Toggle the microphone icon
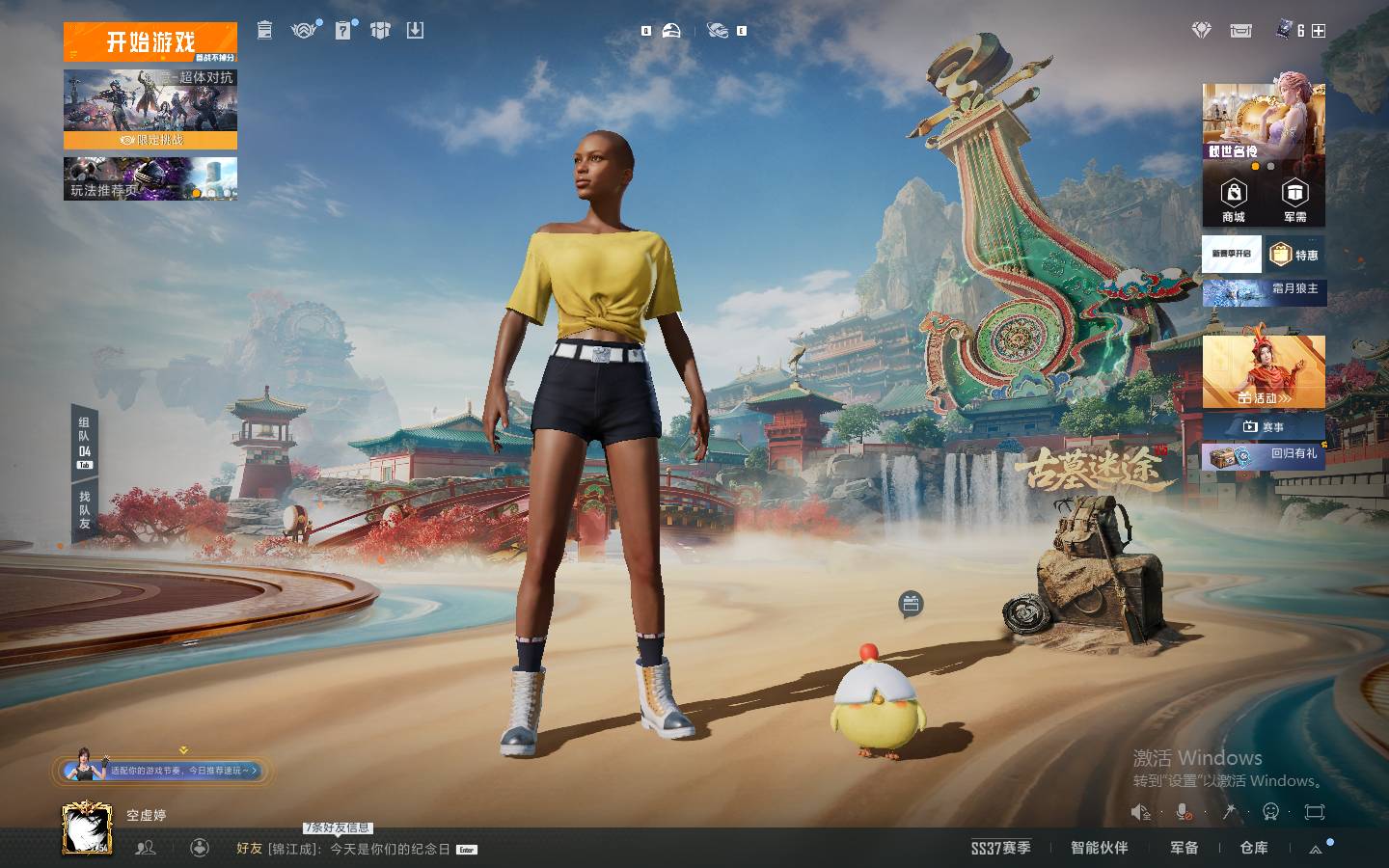The image size is (1389, 868). pos(1184,812)
